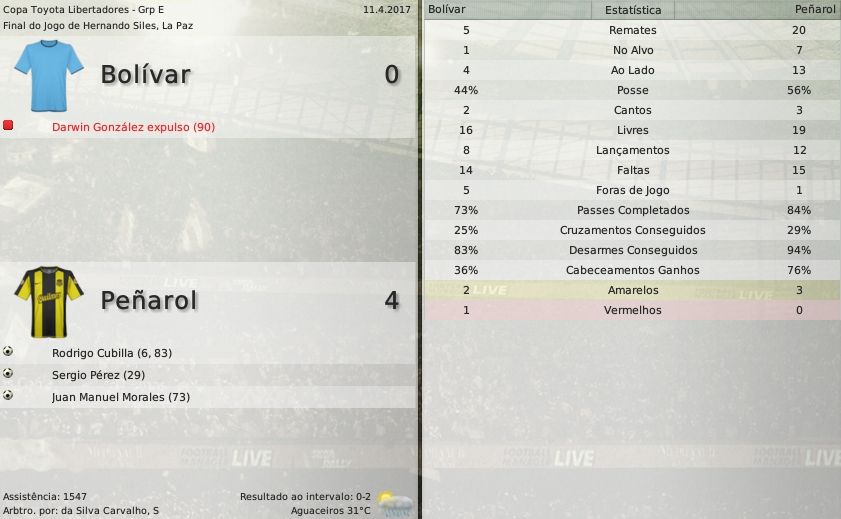Open the Bolívar team name link
841x519 pixels.
(x=145, y=75)
